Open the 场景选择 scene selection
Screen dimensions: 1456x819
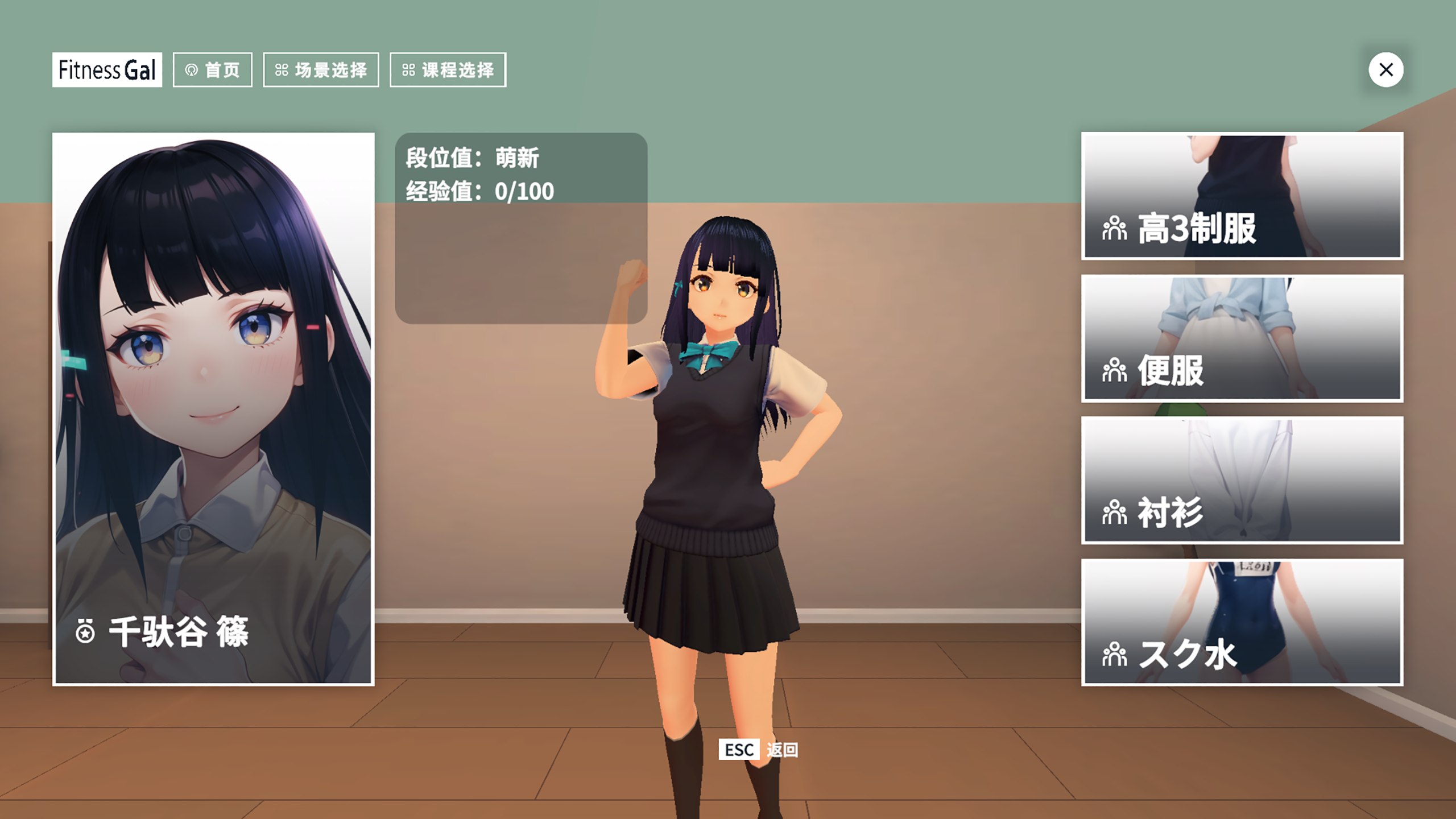coord(321,70)
